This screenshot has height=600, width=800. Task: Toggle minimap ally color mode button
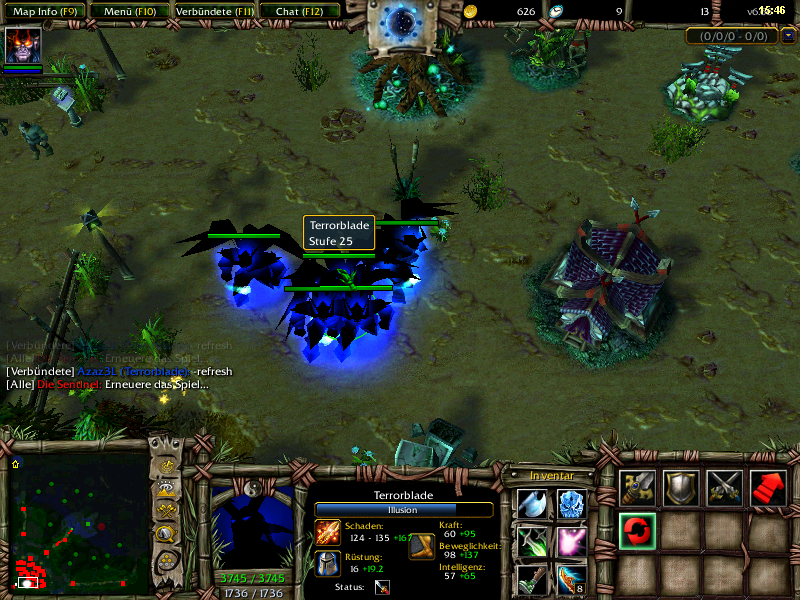(166, 512)
